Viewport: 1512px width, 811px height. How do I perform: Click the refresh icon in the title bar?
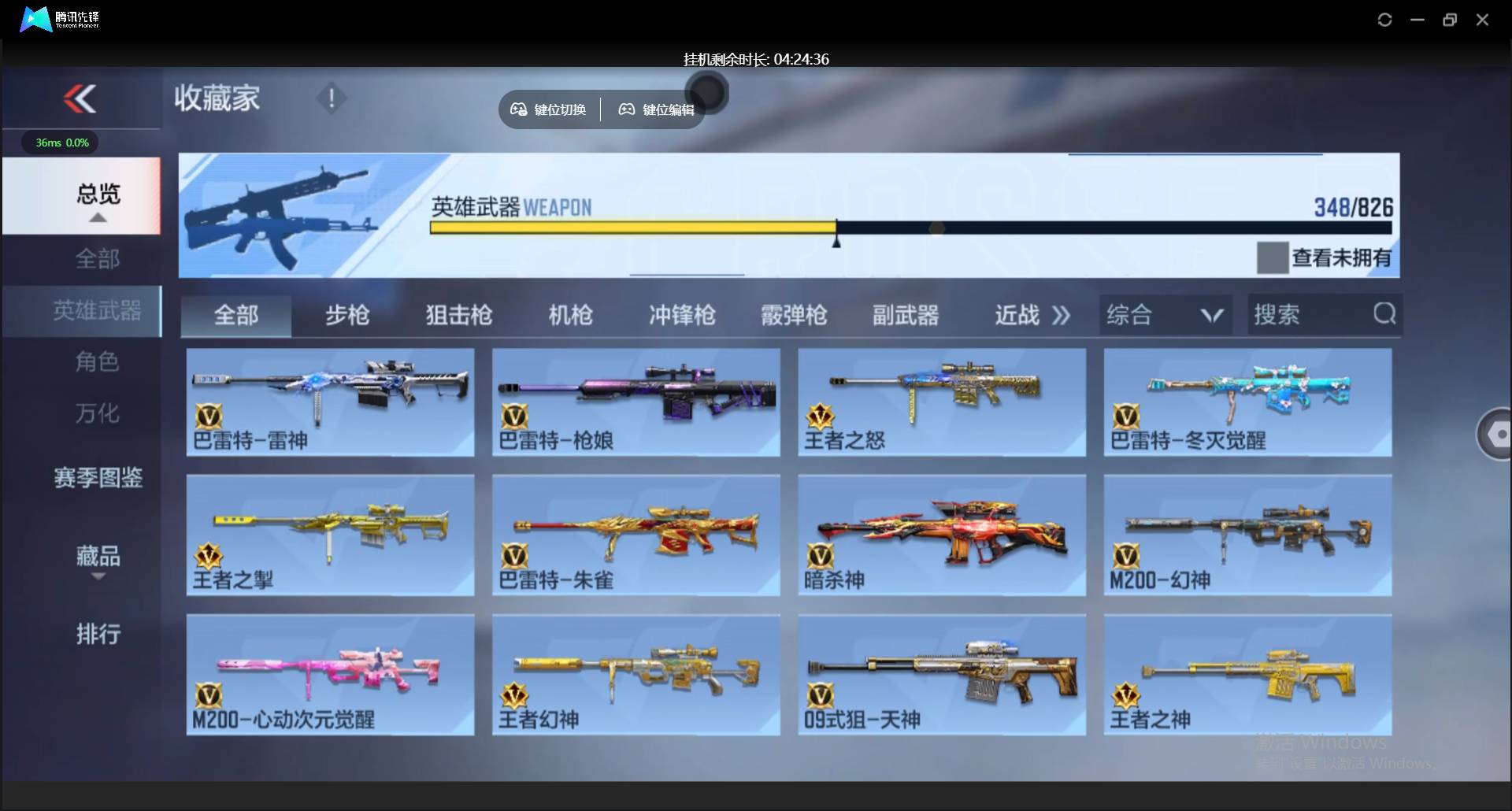click(1384, 20)
